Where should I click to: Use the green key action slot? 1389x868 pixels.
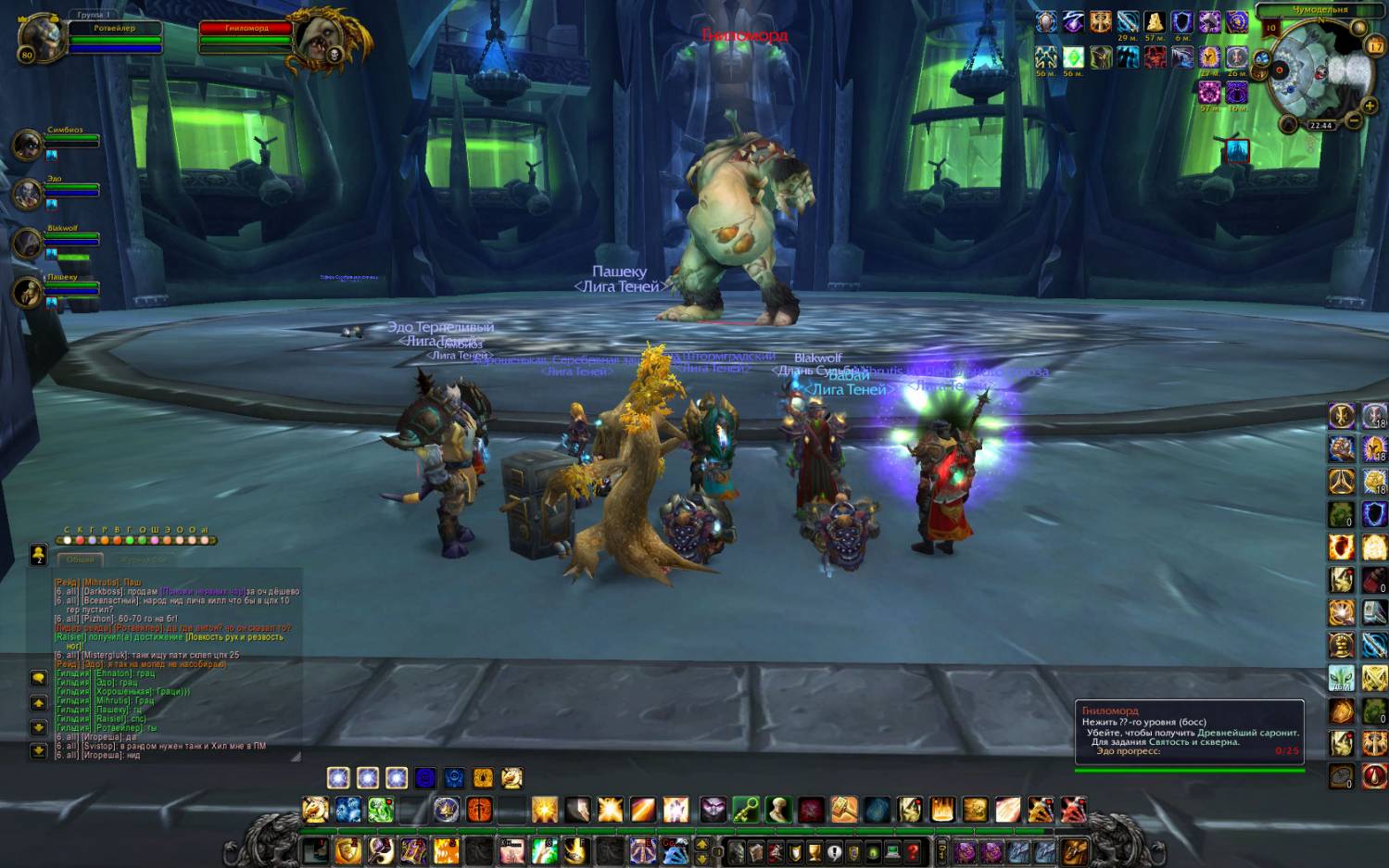point(746,811)
